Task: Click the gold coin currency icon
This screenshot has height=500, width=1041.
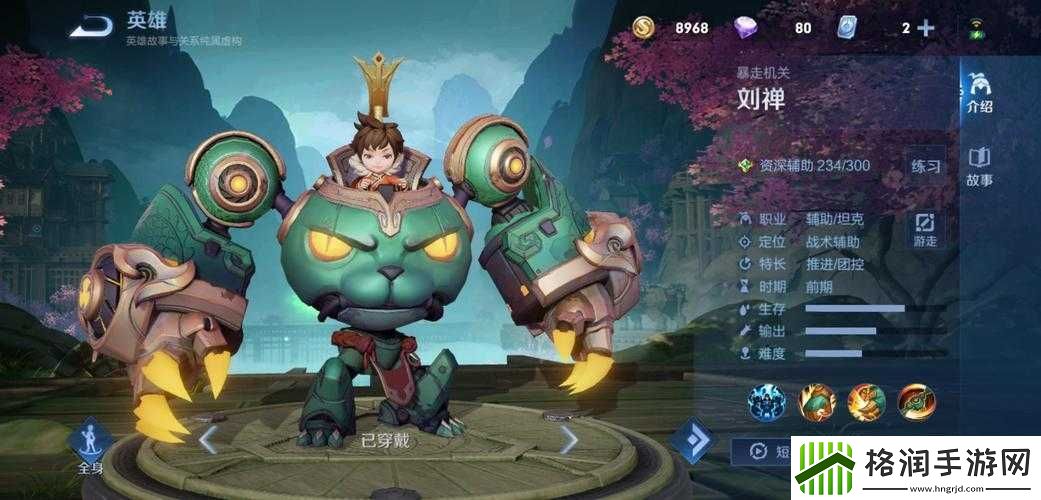Action: click(x=644, y=28)
